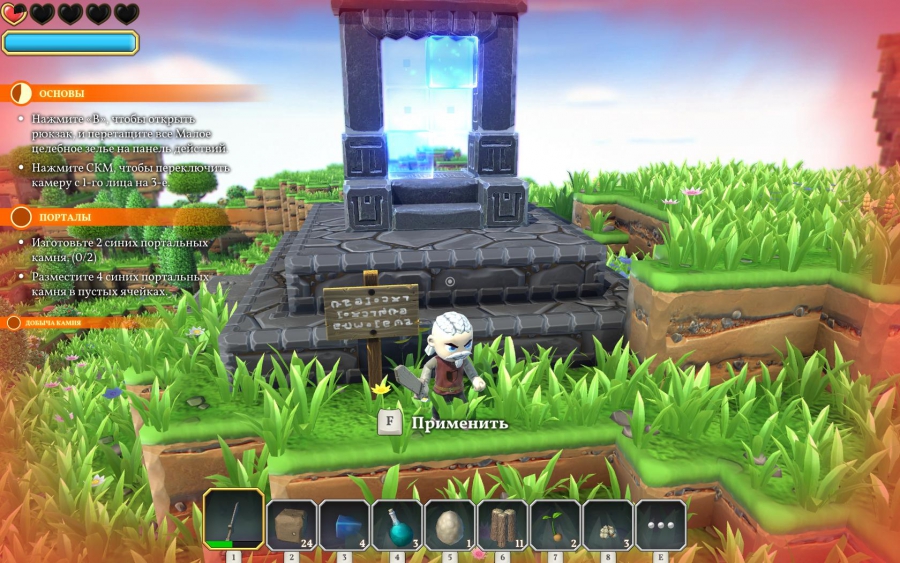Screen dimensions: 900x563
Task: Open the ПОРТАЛЫ quest header
Action: point(64,217)
